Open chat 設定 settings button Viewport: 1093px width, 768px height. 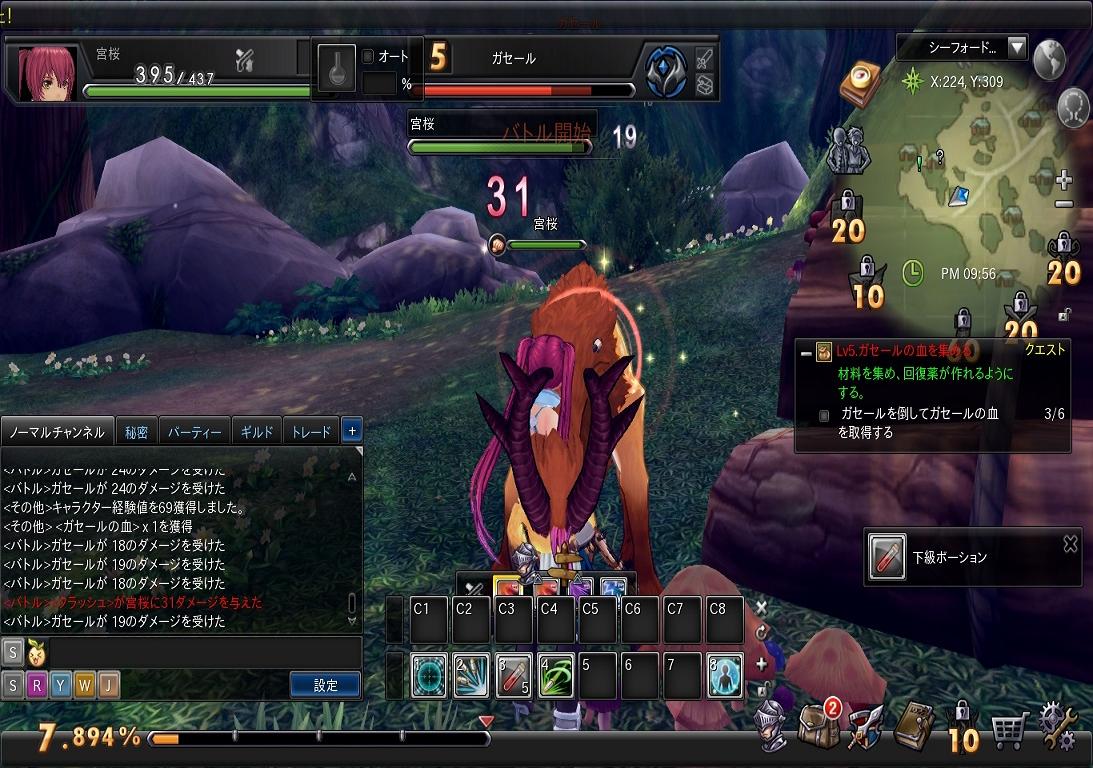(x=325, y=685)
